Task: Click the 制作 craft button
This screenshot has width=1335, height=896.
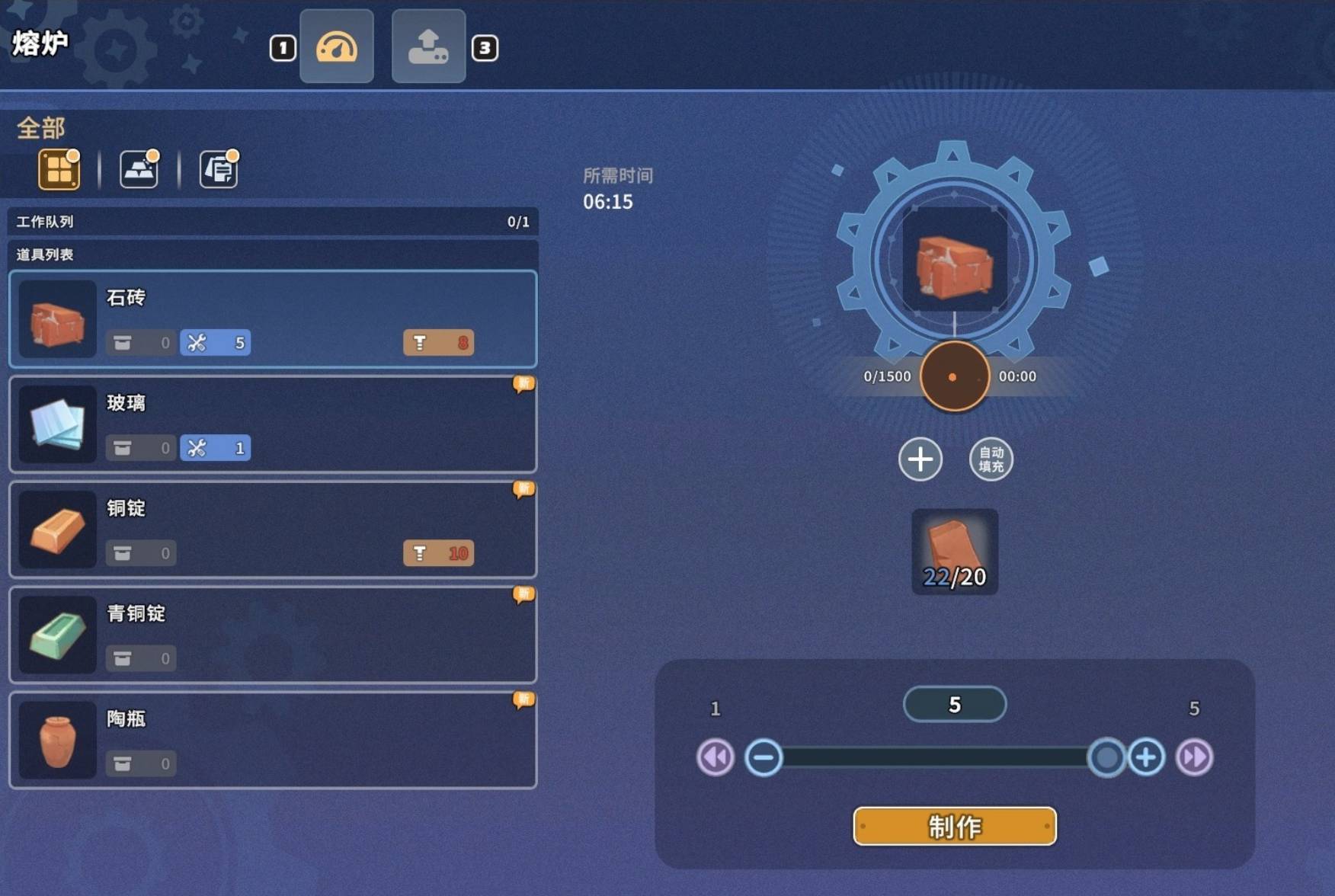Action: click(954, 826)
